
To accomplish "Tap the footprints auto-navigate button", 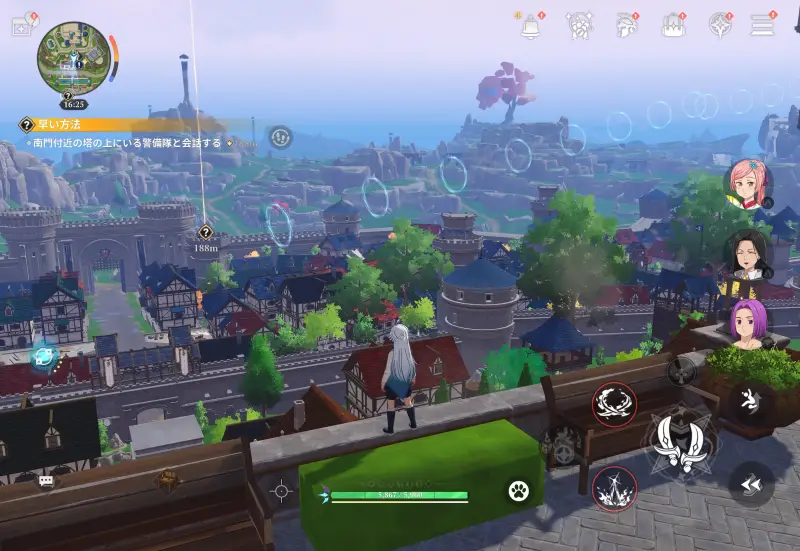I will pos(281,137).
